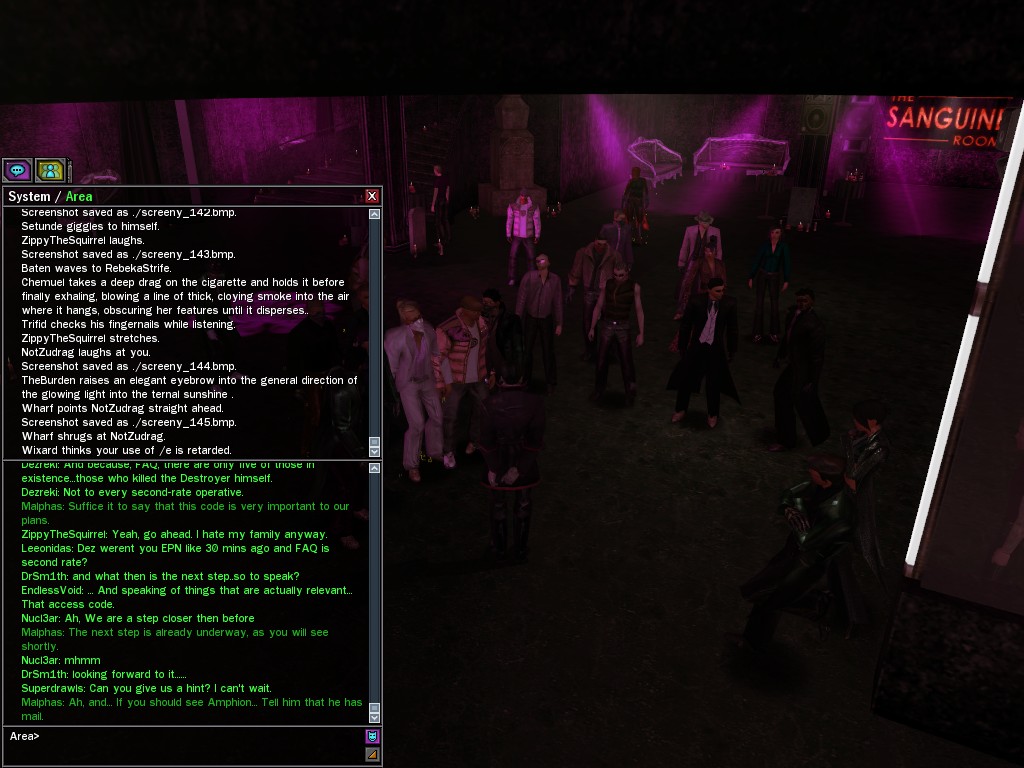The height and width of the screenshot is (768, 1024).
Task: Switch to the System chat tab
Action: click(x=29, y=197)
